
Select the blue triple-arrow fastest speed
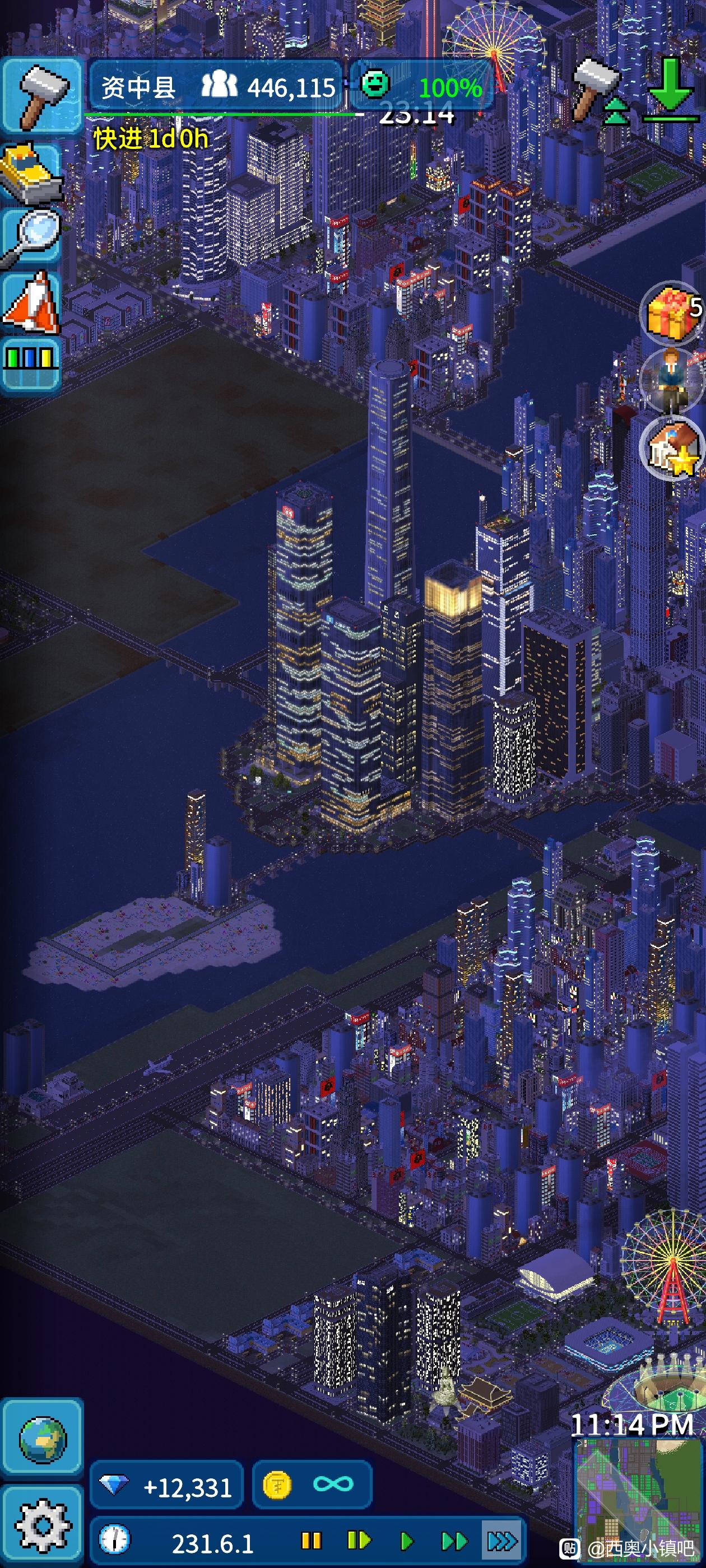pos(502,1541)
